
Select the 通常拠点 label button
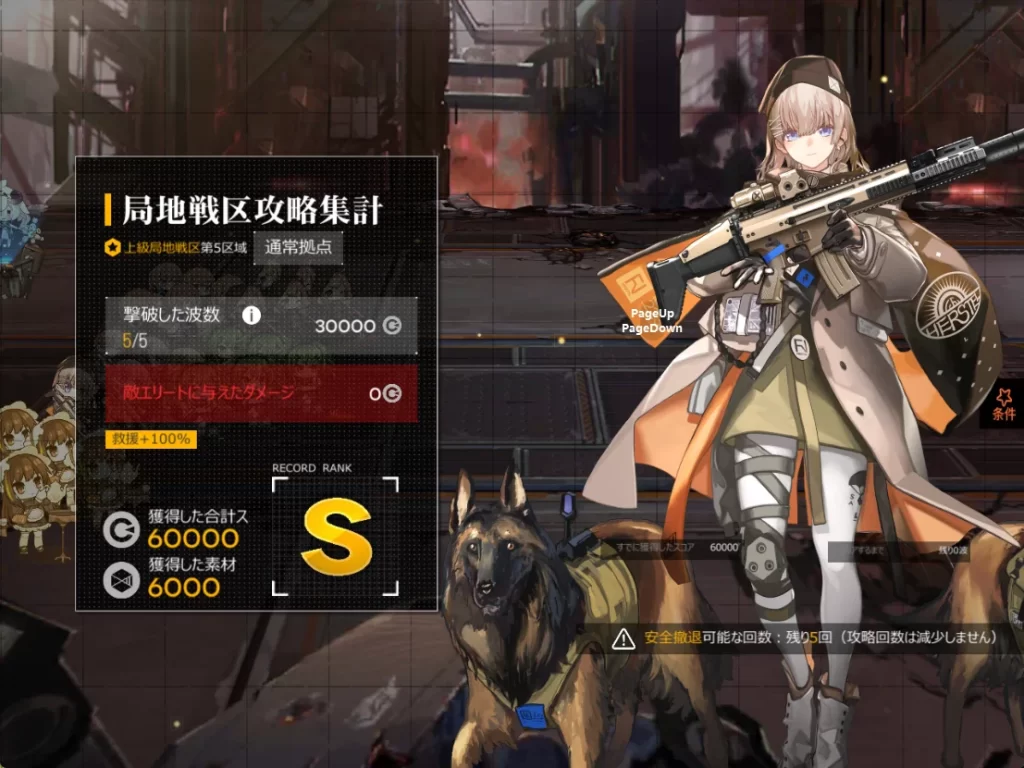(298, 247)
